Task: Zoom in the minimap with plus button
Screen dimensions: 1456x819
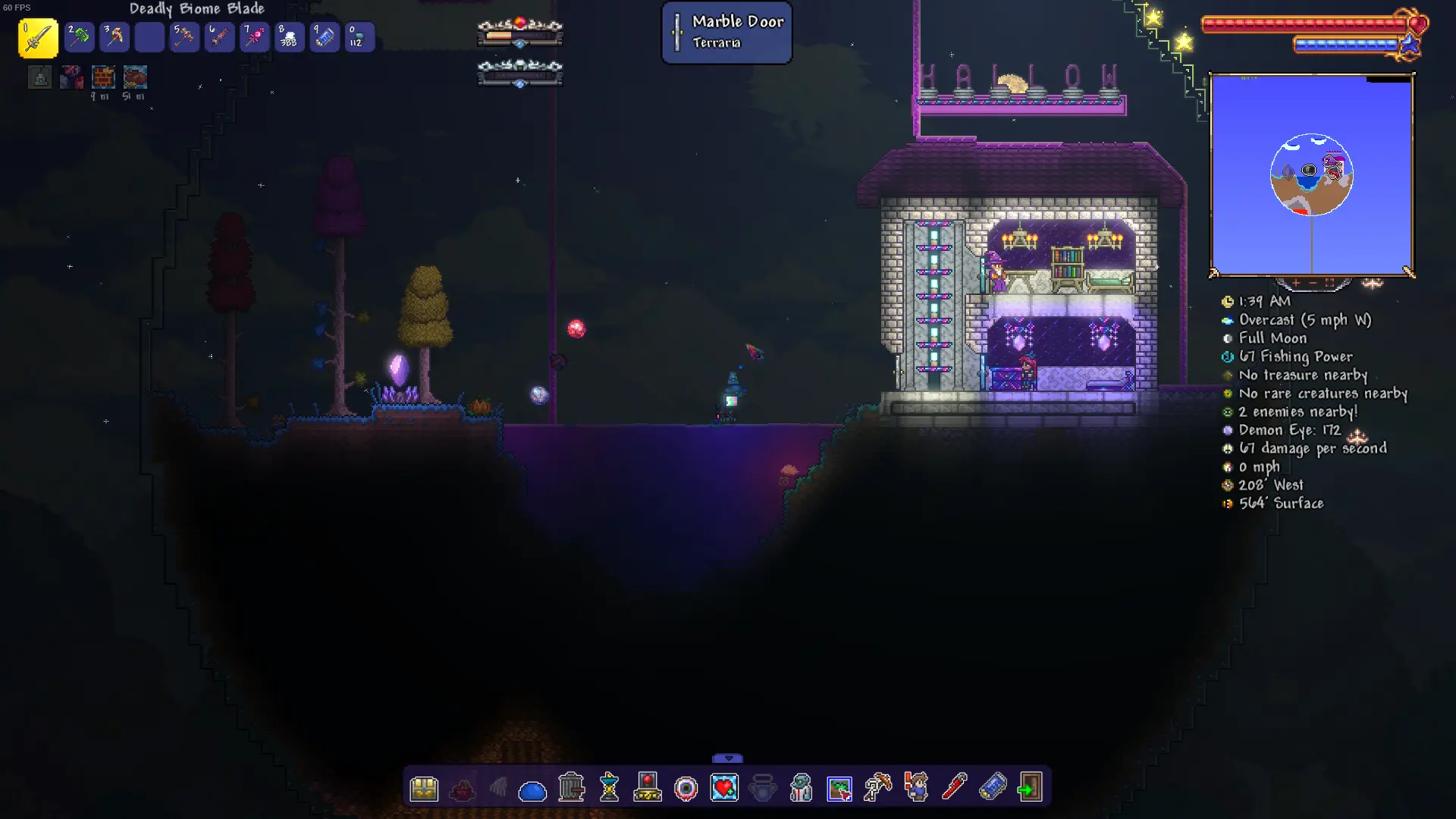Action: coord(1296,283)
